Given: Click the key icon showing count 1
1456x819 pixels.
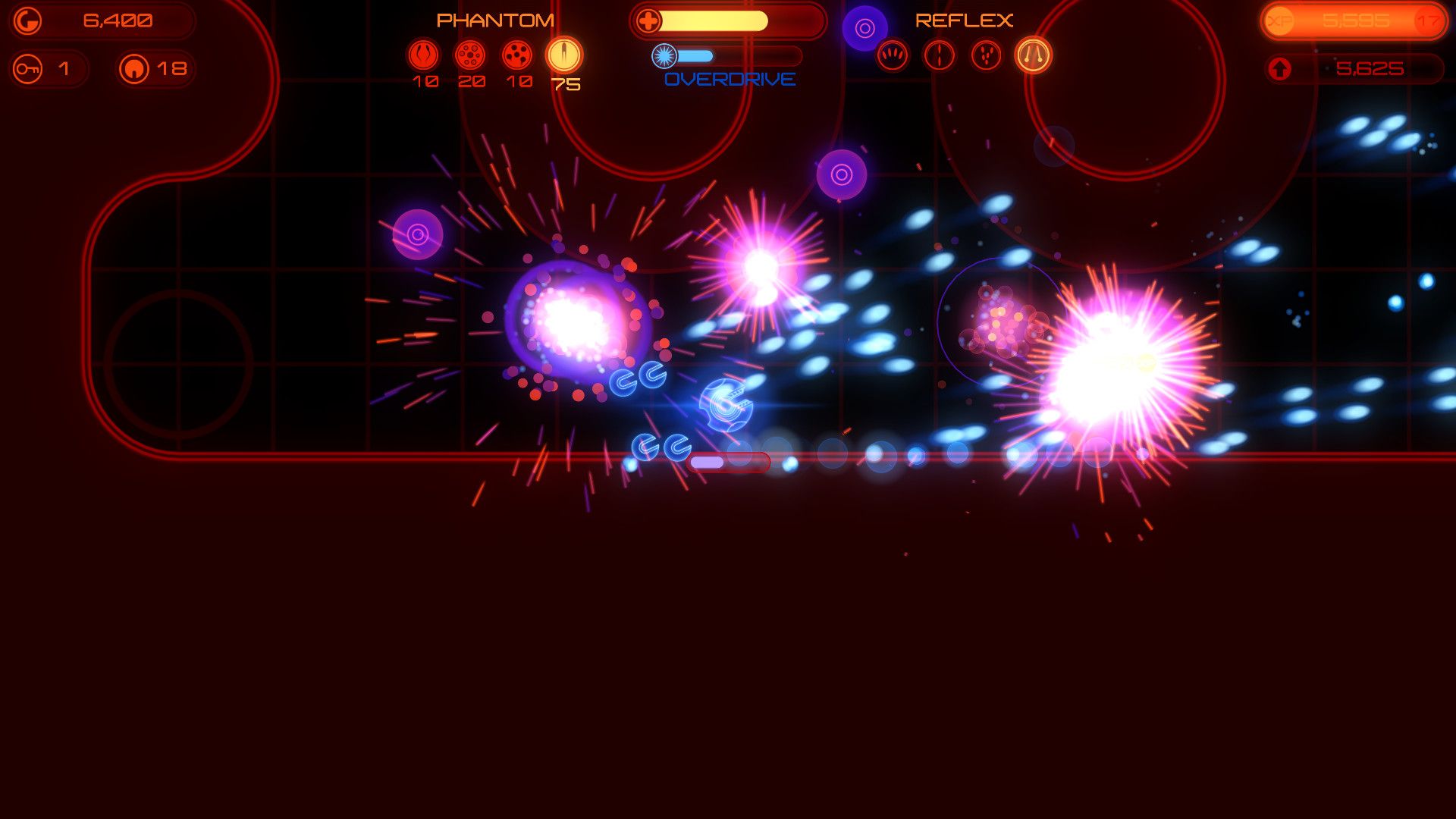Looking at the screenshot, I should point(28,68).
